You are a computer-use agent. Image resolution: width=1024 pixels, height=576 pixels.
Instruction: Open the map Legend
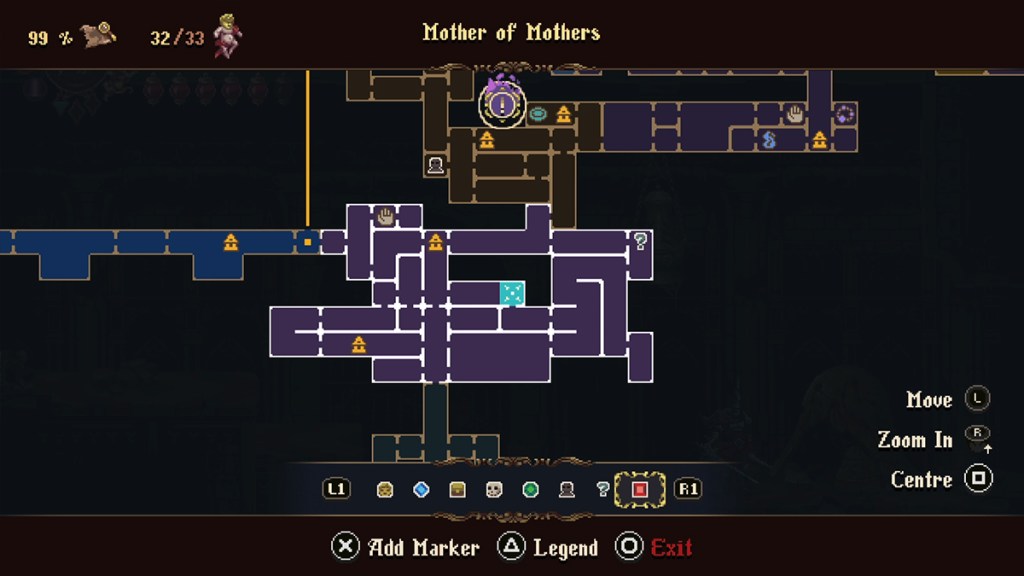[x=549, y=547]
